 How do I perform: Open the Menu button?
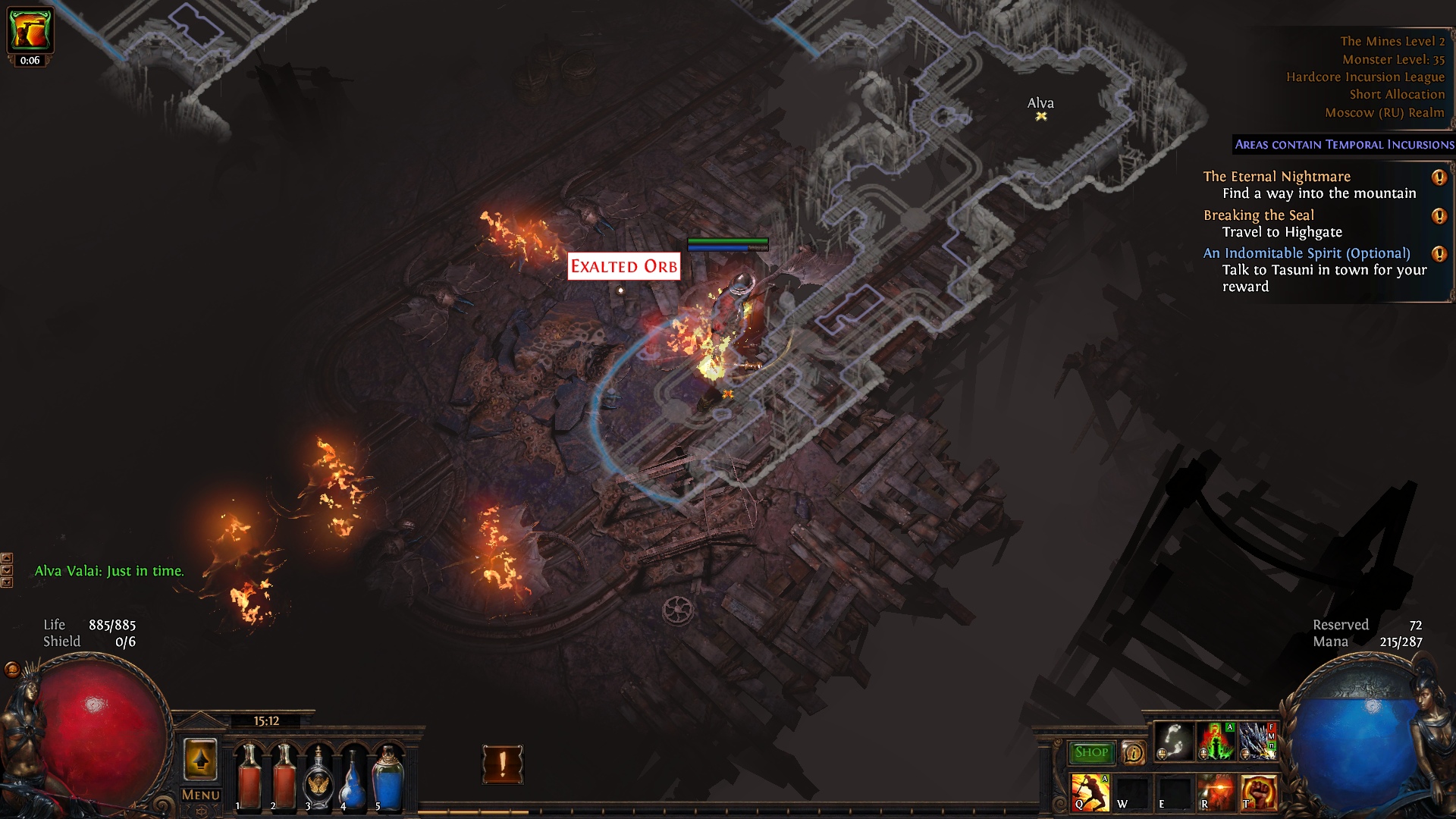(x=201, y=795)
